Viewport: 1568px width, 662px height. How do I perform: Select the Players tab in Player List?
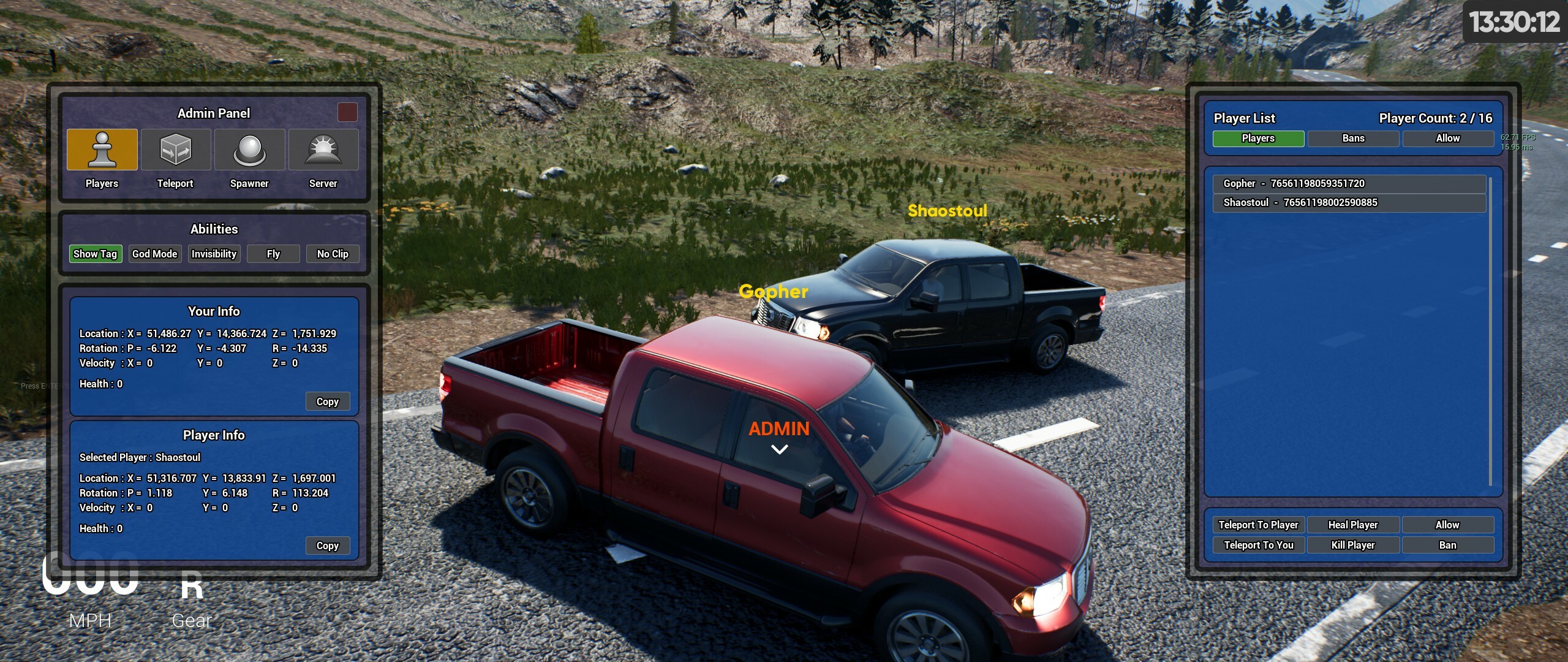[x=1257, y=138]
